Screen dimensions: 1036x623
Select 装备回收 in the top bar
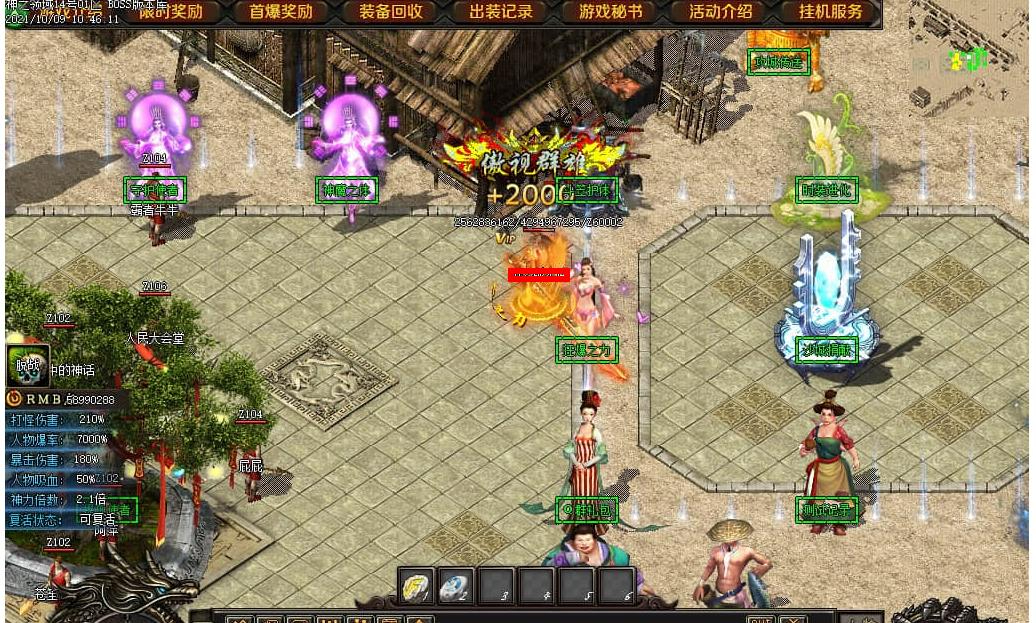click(391, 13)
